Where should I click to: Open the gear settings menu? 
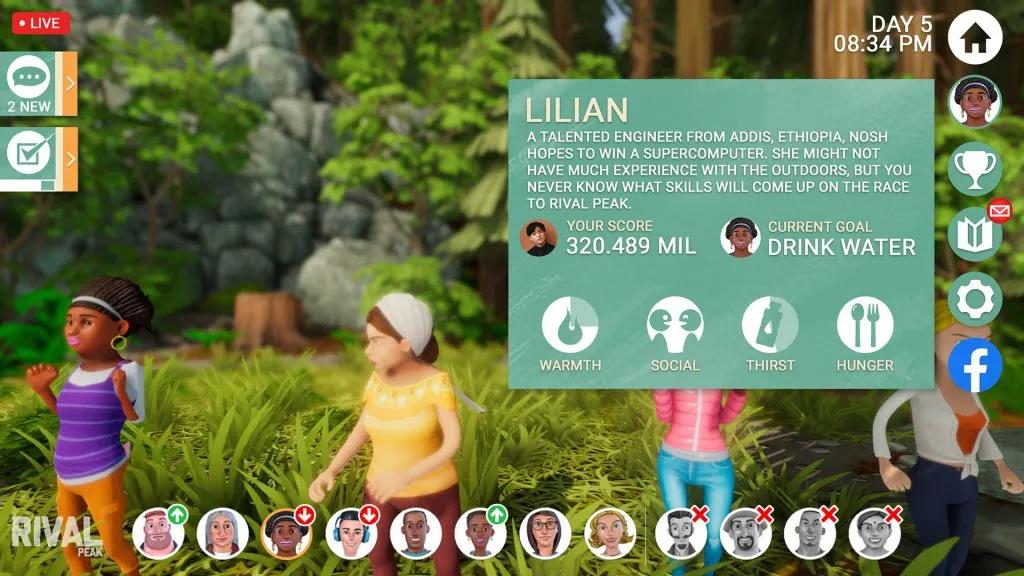click(974, 299)
